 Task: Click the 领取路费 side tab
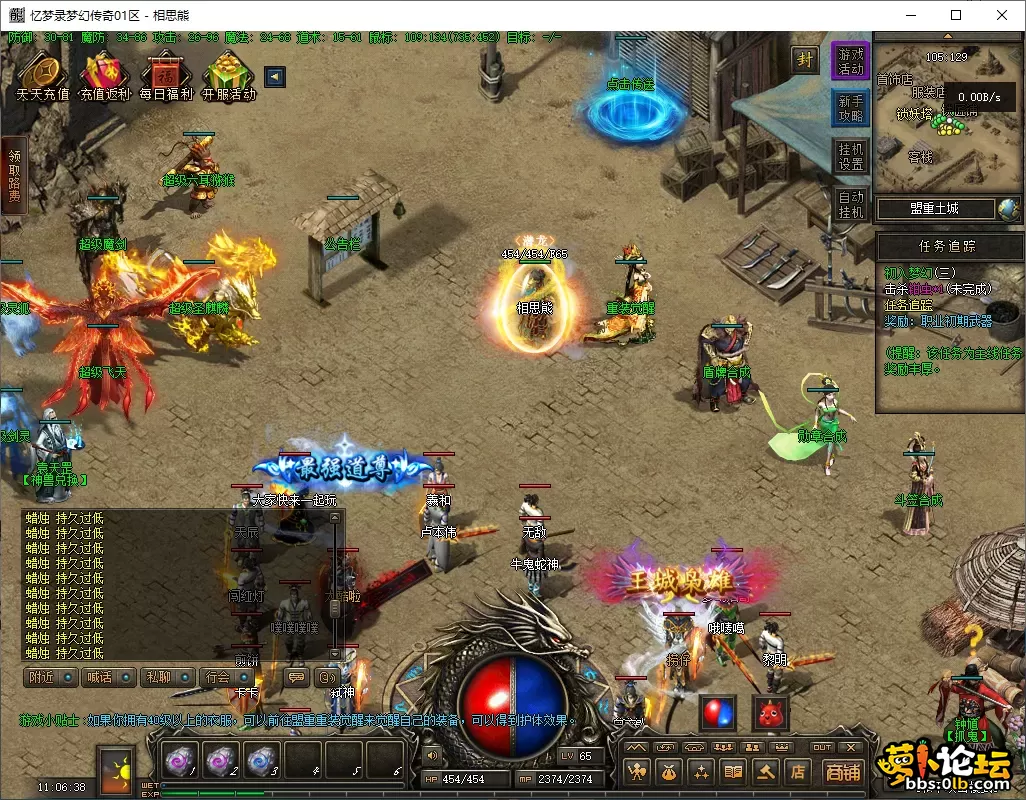click(x=14, y=175)
